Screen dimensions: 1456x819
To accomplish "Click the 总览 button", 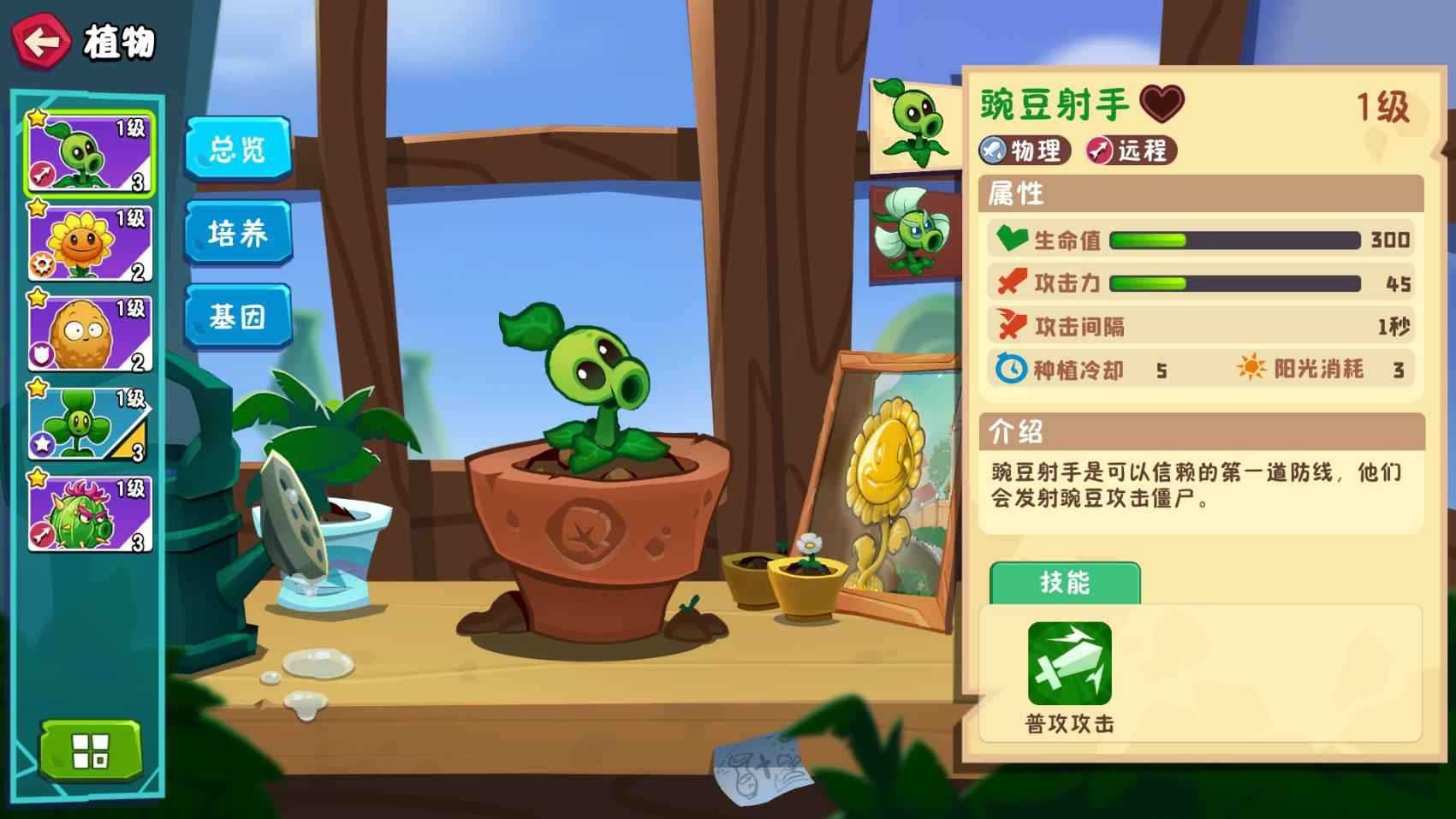I will 238,150.
